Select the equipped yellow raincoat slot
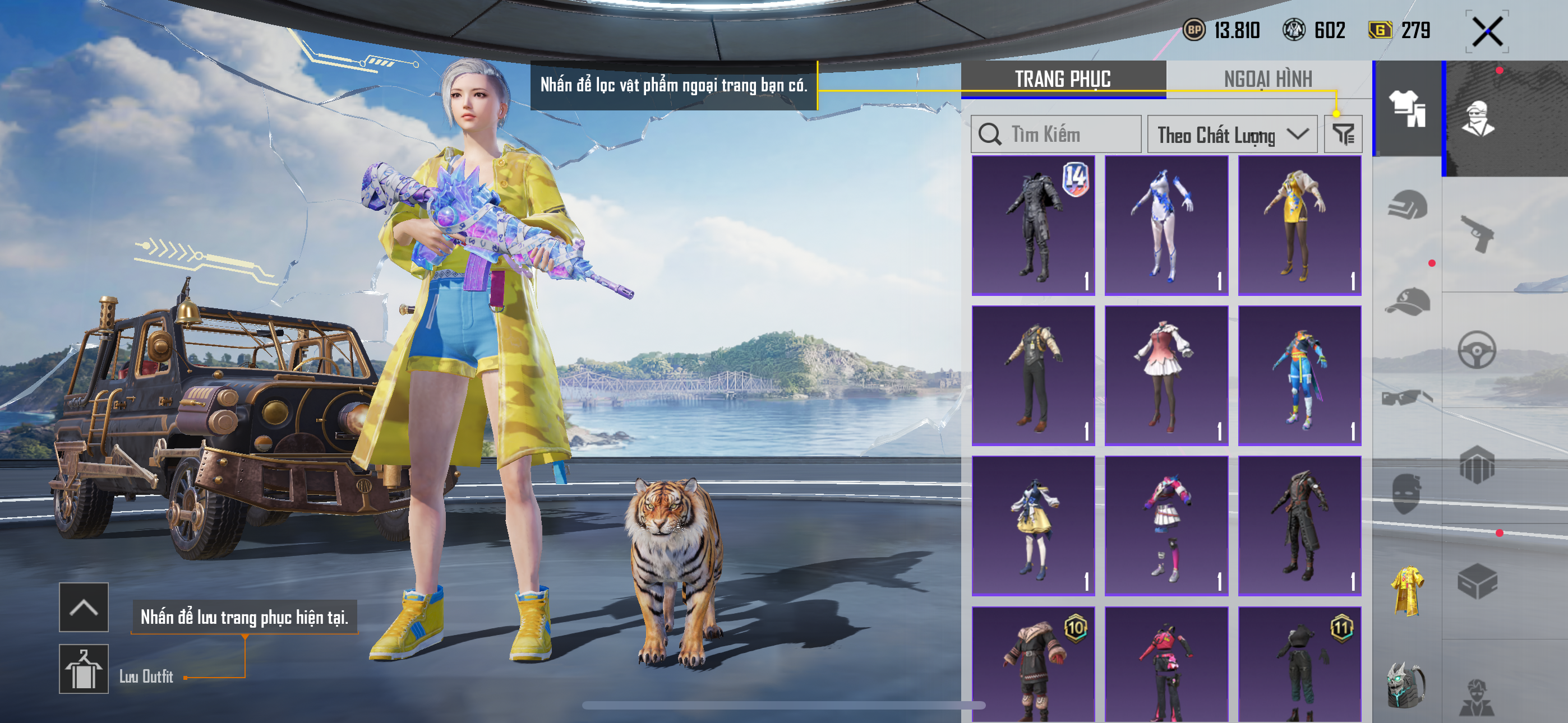The height and width of the screenshot is (723, 1568). point(1406,590)
